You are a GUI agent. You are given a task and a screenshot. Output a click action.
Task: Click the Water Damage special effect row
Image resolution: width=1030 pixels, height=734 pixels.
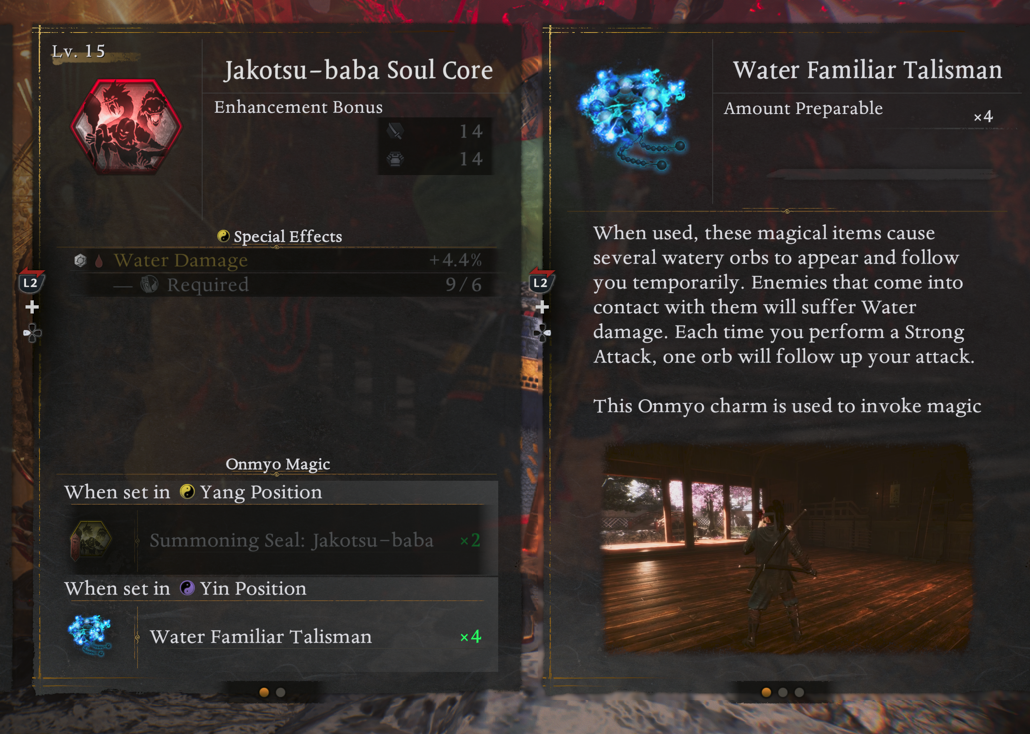277,261
